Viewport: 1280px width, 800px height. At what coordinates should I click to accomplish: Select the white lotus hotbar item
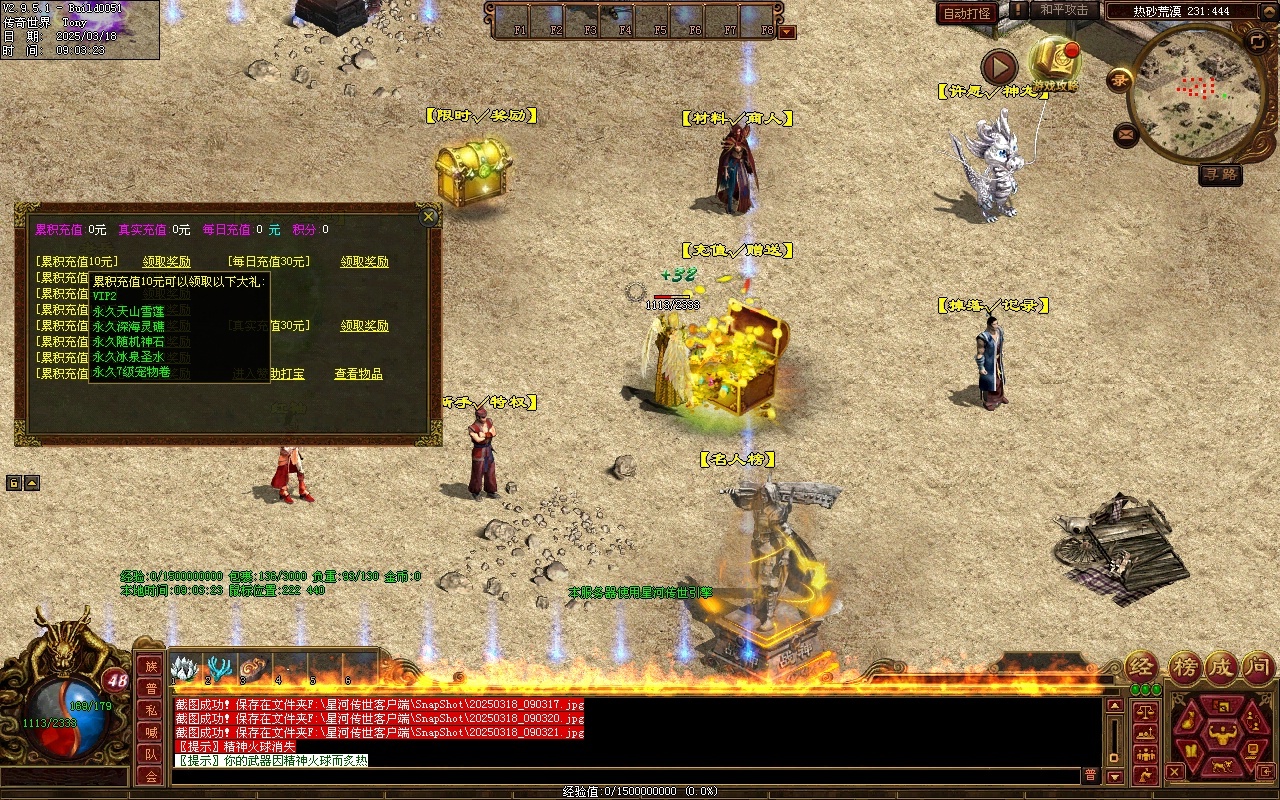(x=185, y=668)
